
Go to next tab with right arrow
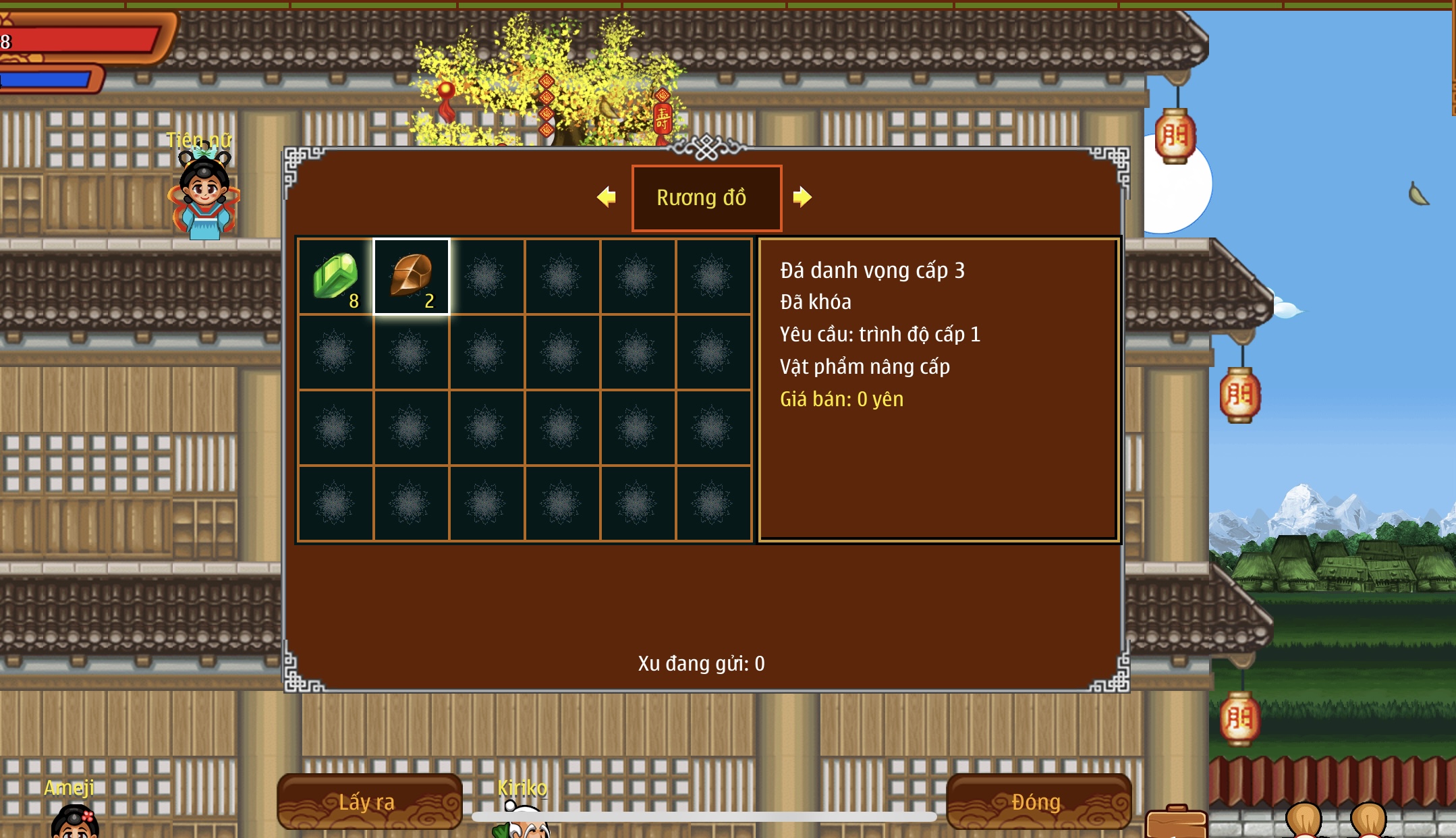click(802, 197)
